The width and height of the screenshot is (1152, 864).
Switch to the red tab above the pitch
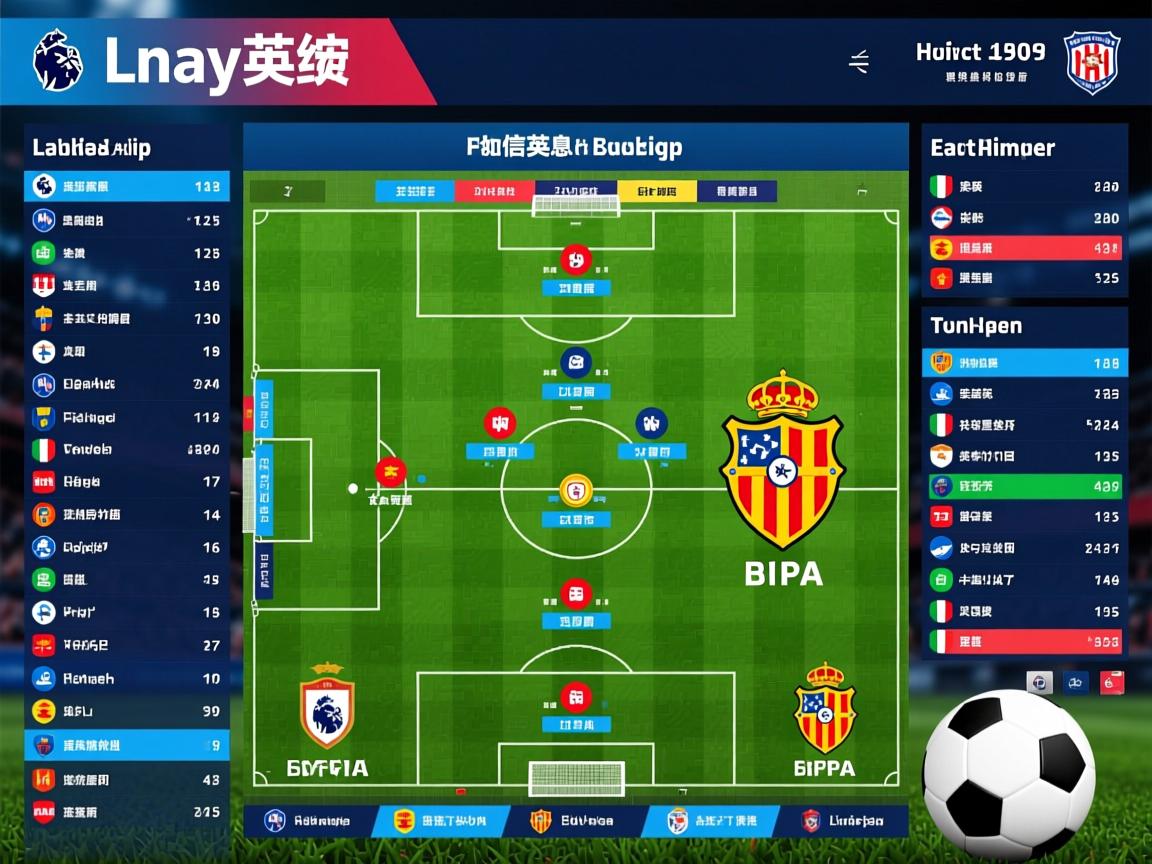point(494,191)
